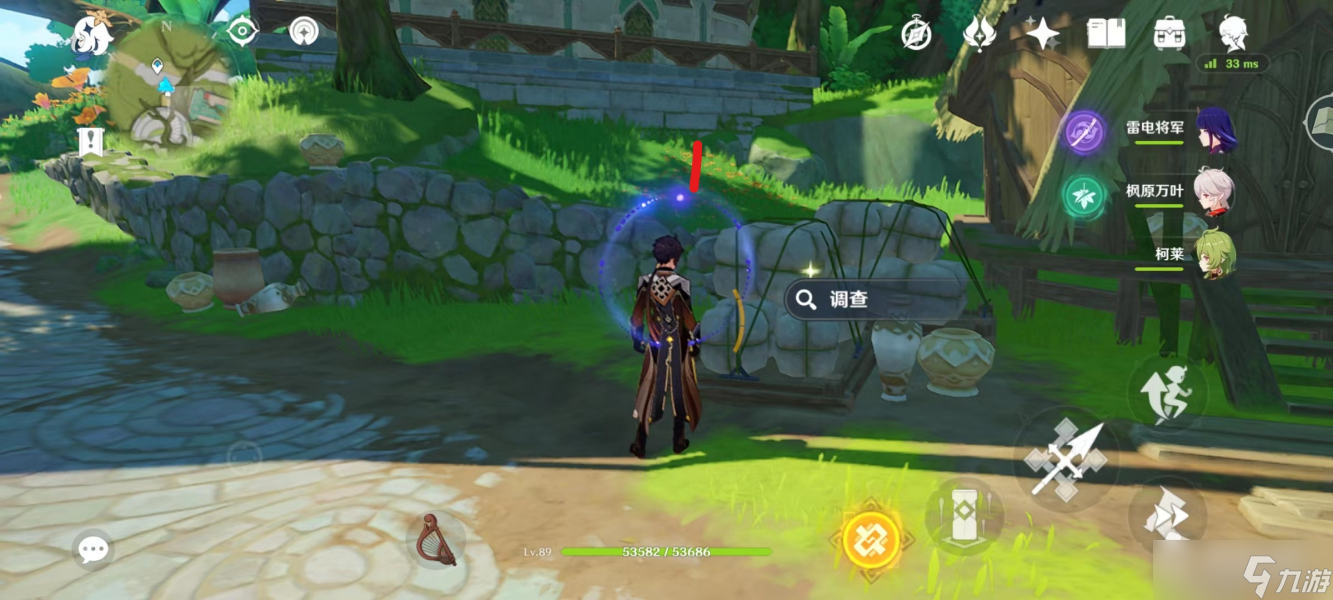
Task: Open the adventurer handbook book icon
Action: (1106, 34)
